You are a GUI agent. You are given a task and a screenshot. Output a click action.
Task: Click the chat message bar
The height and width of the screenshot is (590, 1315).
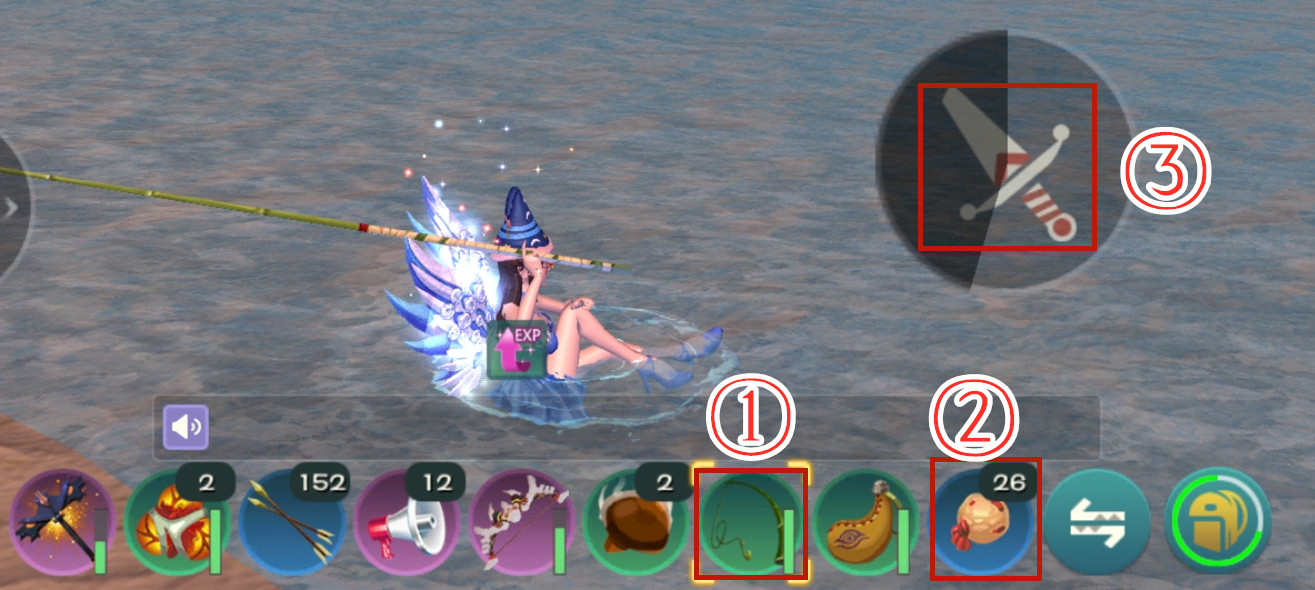tap(650, 428)
